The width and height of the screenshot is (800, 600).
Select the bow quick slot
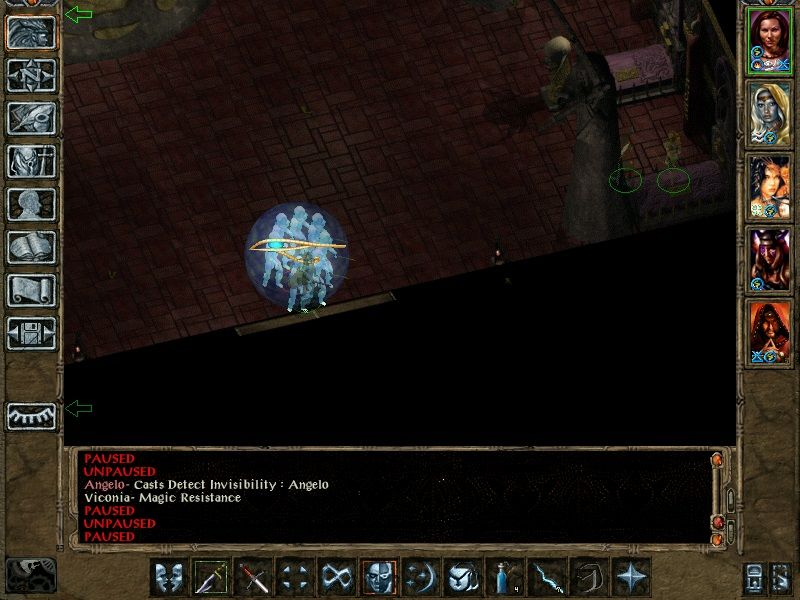tap(589, 578)
